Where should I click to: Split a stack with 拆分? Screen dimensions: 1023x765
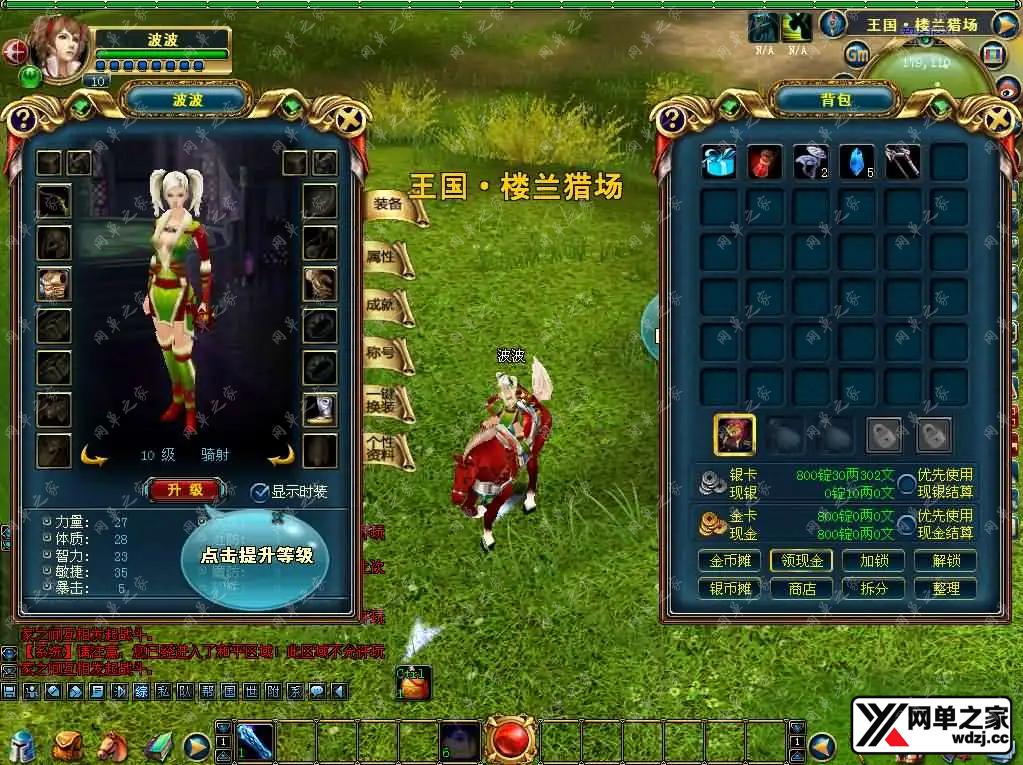pos(873,589)
